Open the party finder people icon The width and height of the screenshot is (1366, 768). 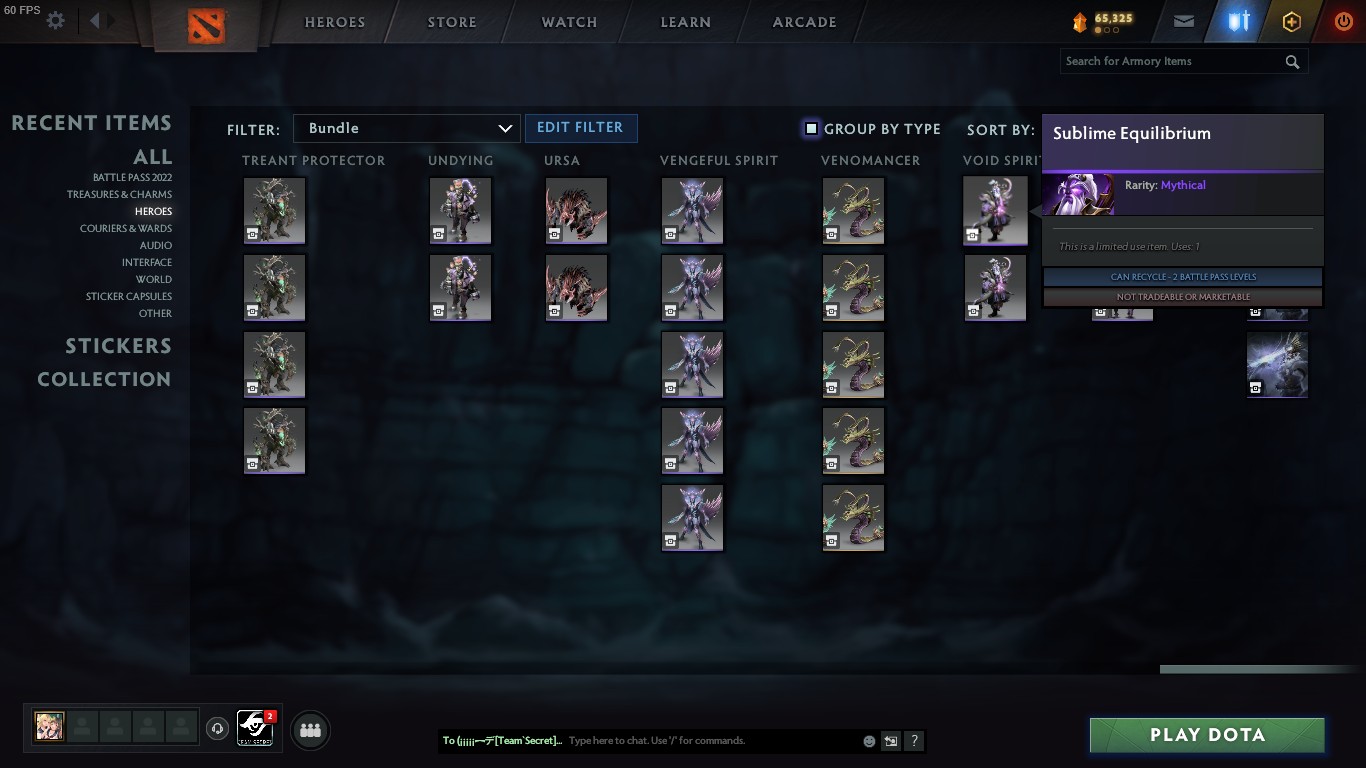309,730
